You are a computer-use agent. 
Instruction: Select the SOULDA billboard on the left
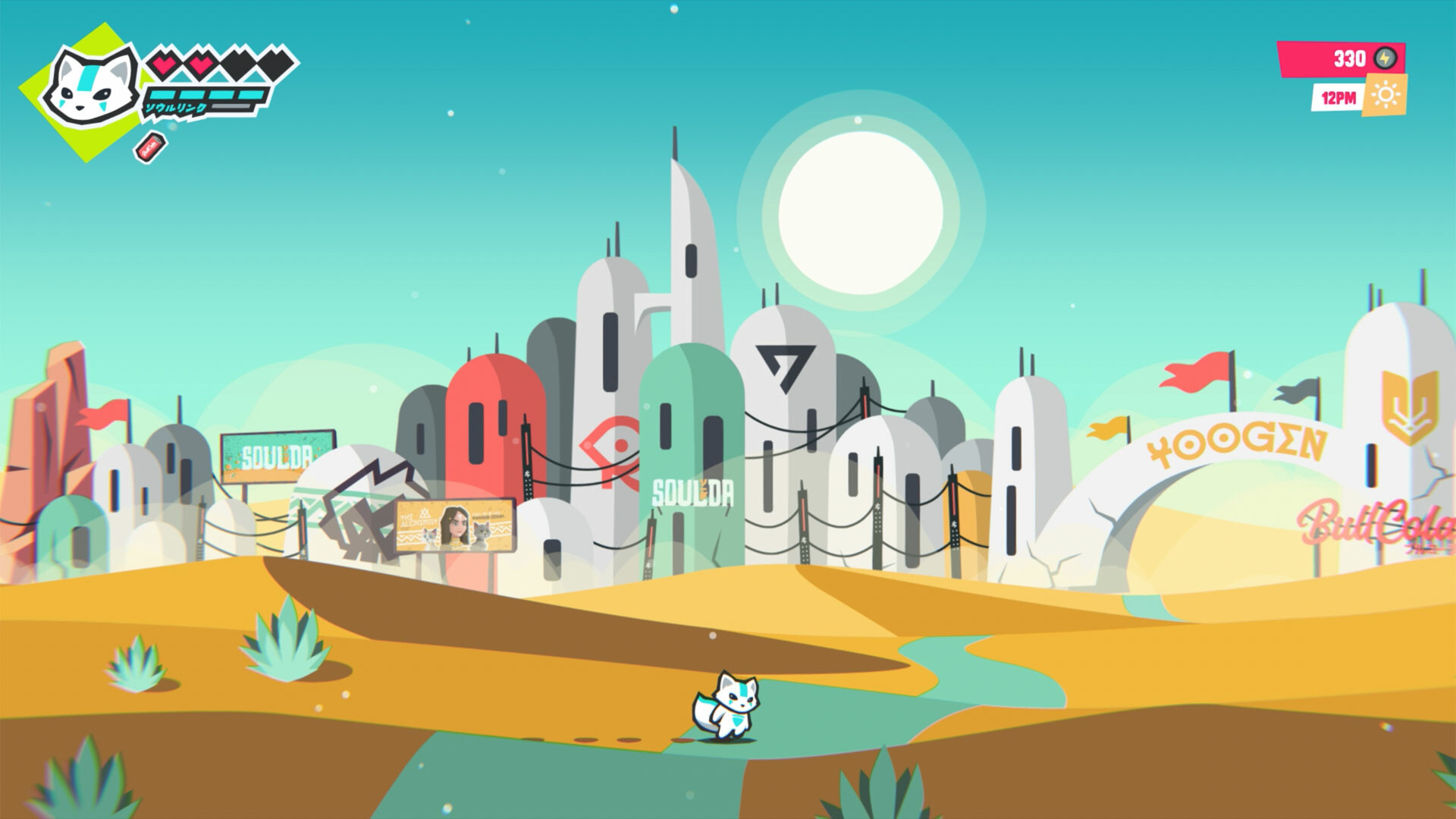[x=276, y=453]
